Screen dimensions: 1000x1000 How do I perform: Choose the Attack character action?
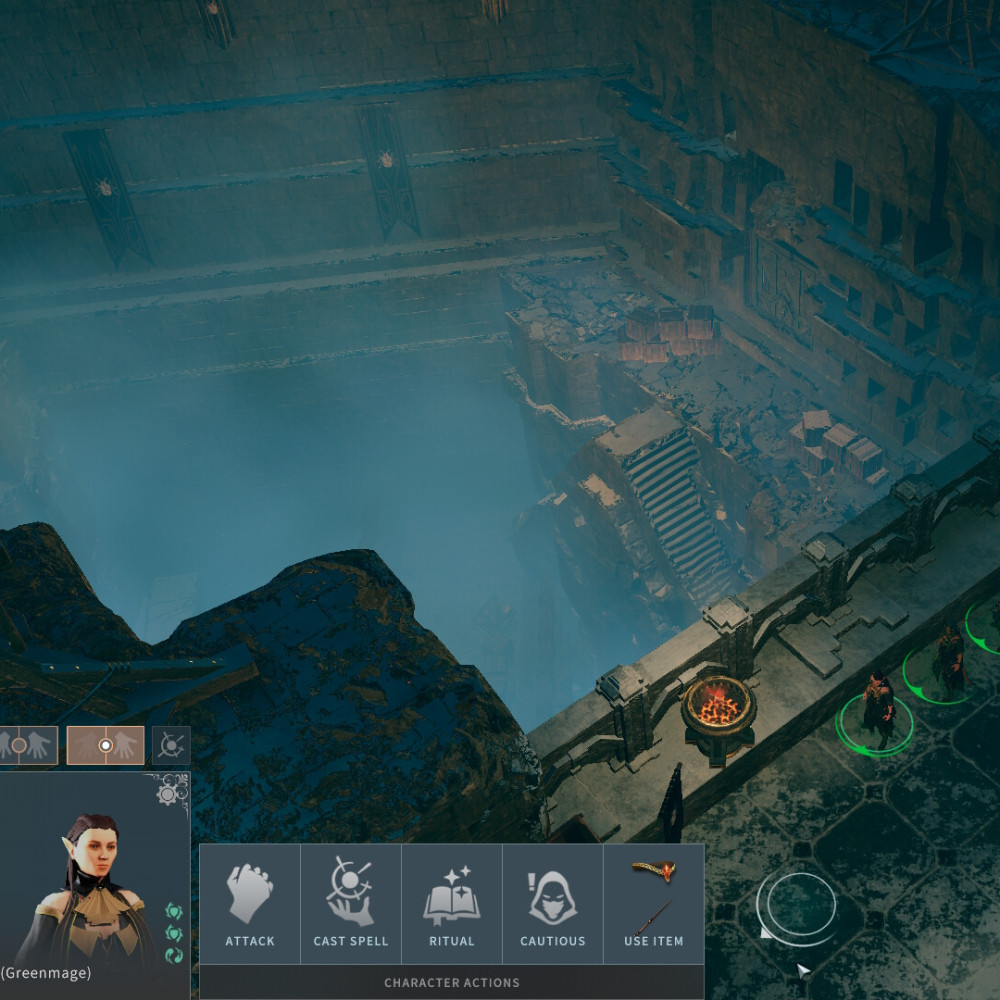(250, 905)
